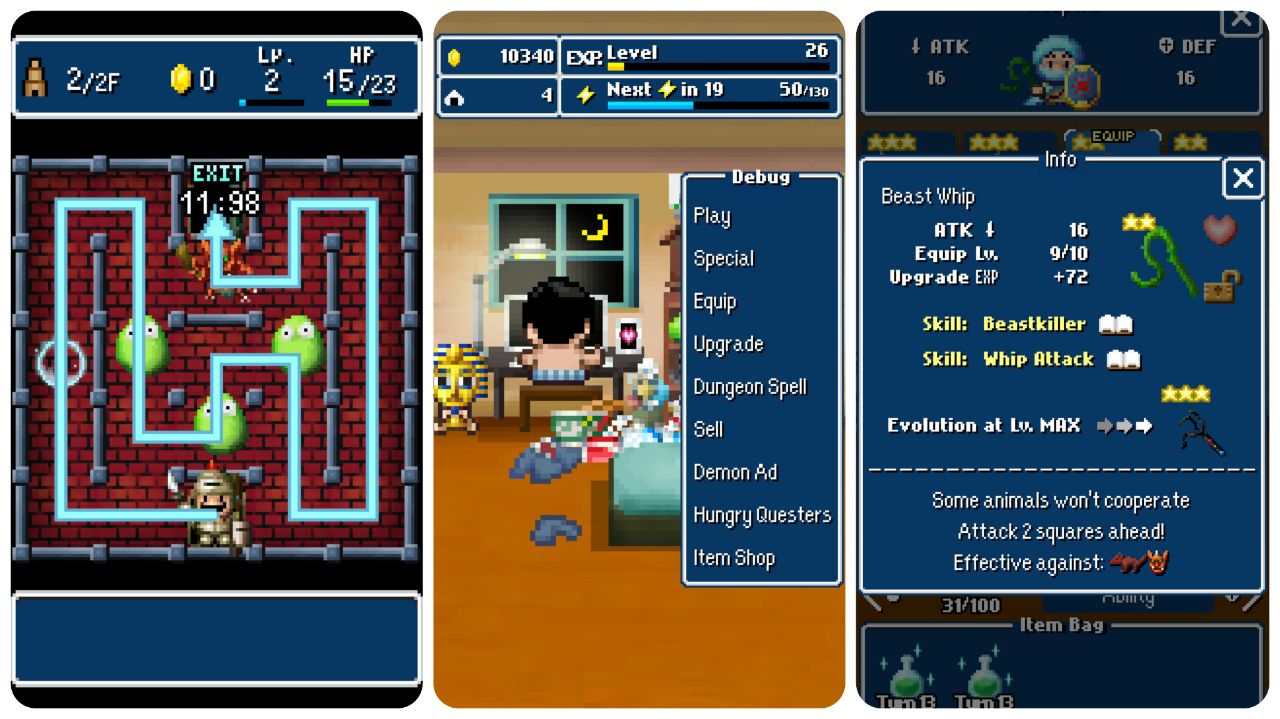1280x719 pixels.
Task: Close the Beast Whip Info panel
Action: coord(1242,179)
